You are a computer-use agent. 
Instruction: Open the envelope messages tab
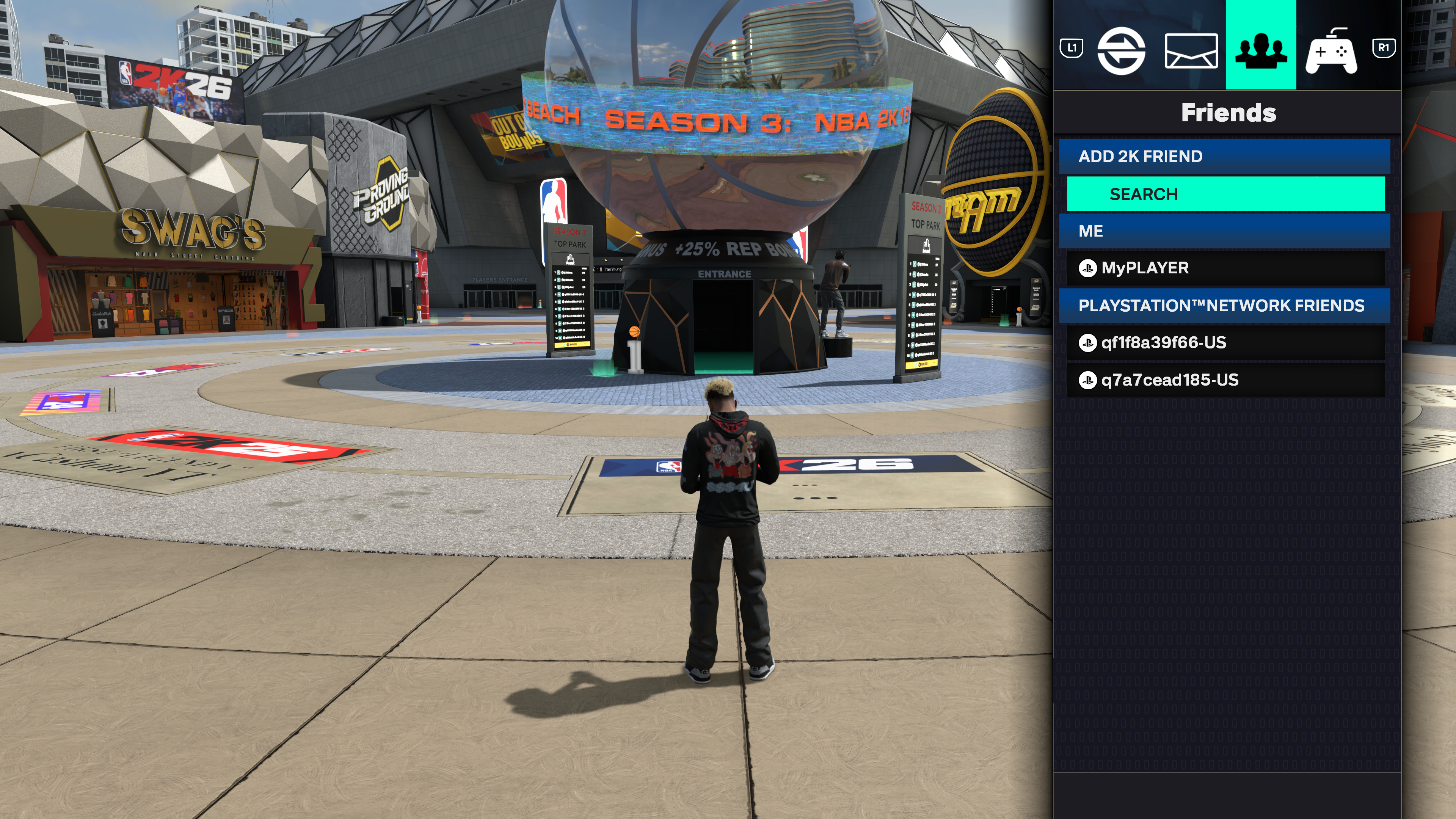[x=1190, y=51]
